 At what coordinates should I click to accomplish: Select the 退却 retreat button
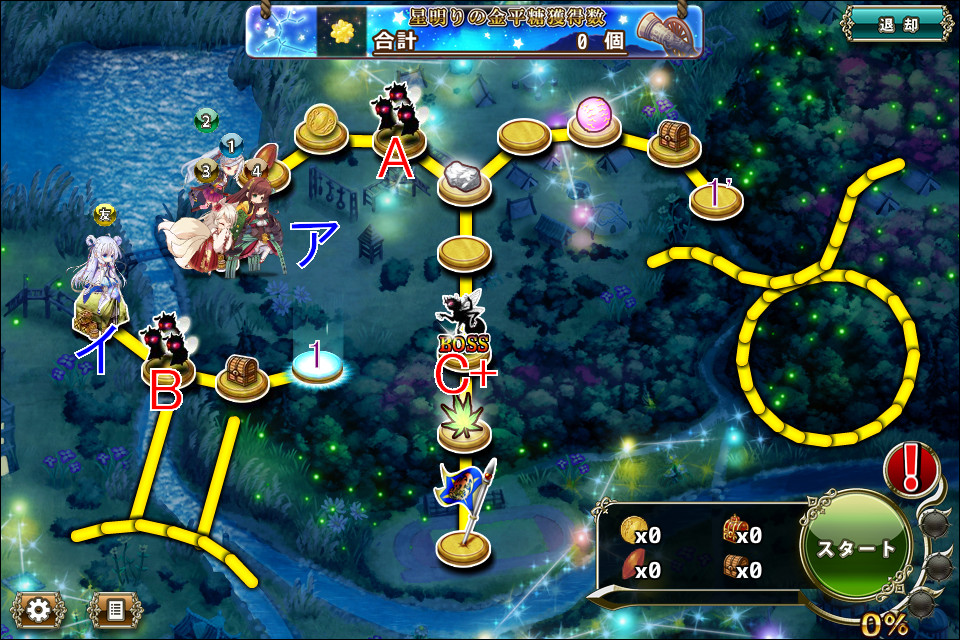coord(897,25)
